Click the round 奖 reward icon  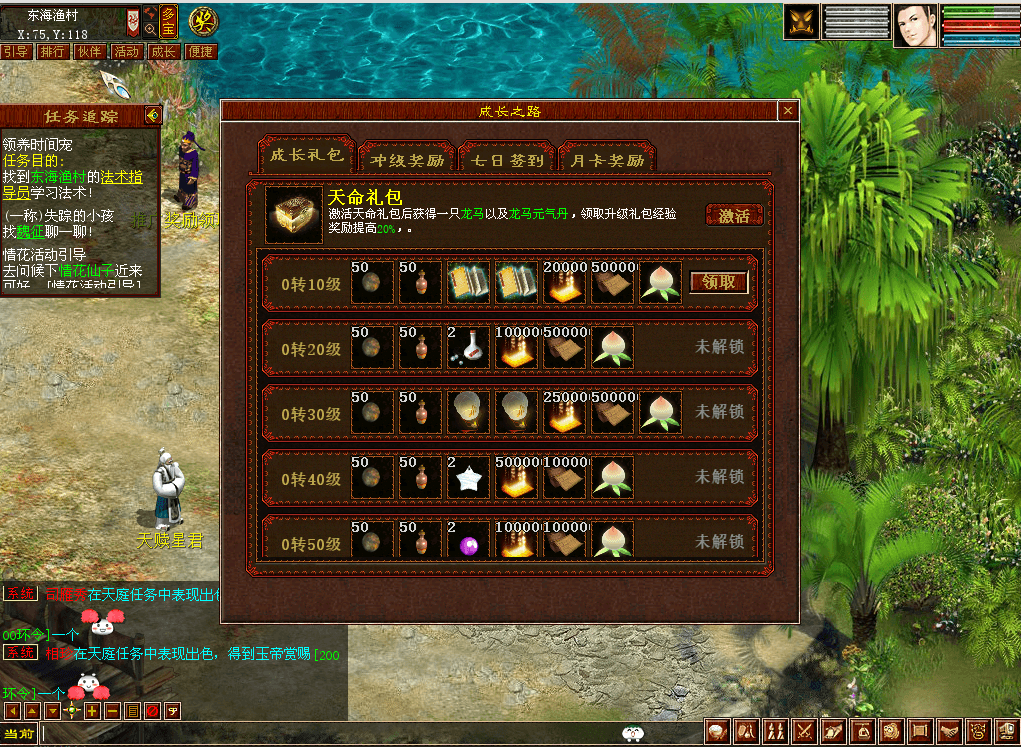point(204,19)
